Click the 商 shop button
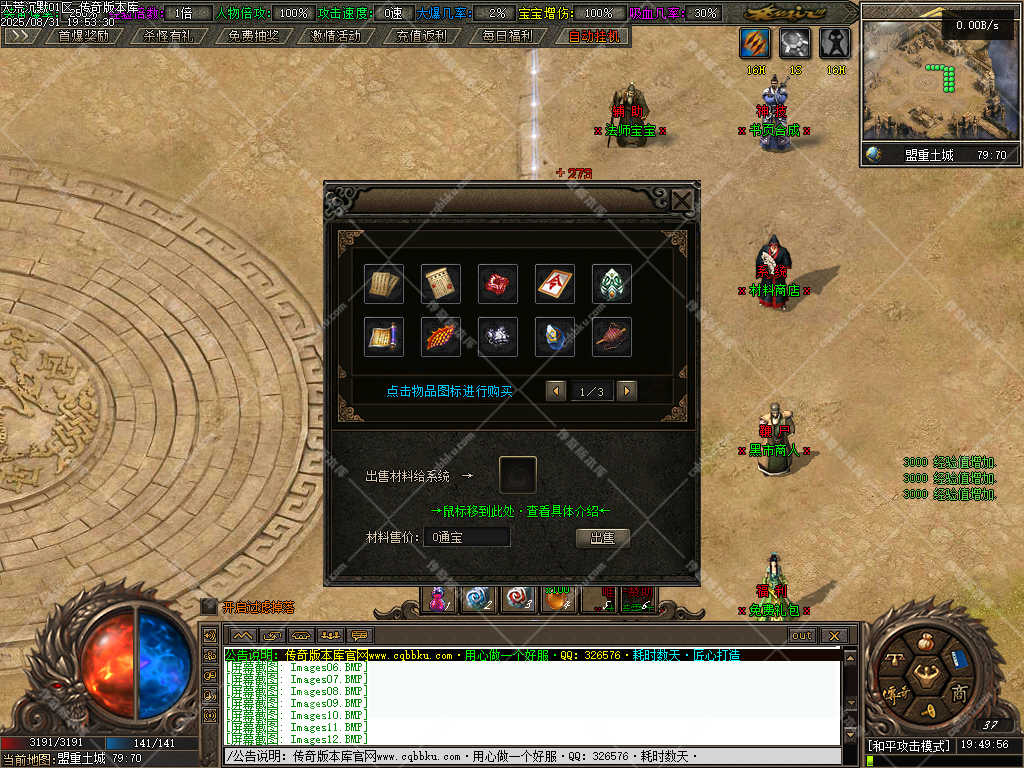The image size is (1024, 768). tap(958, 694)
